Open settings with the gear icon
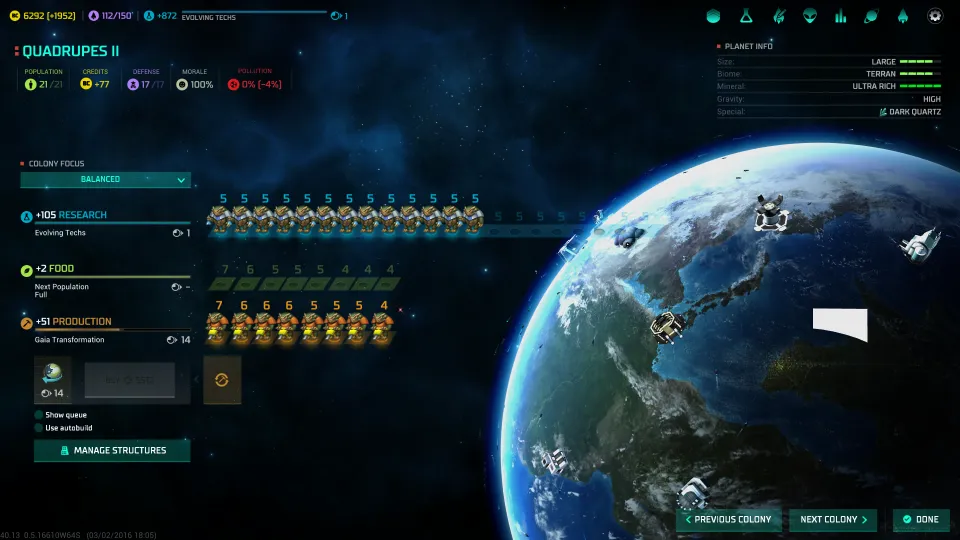The image size is (960, 540). [935, 16]
